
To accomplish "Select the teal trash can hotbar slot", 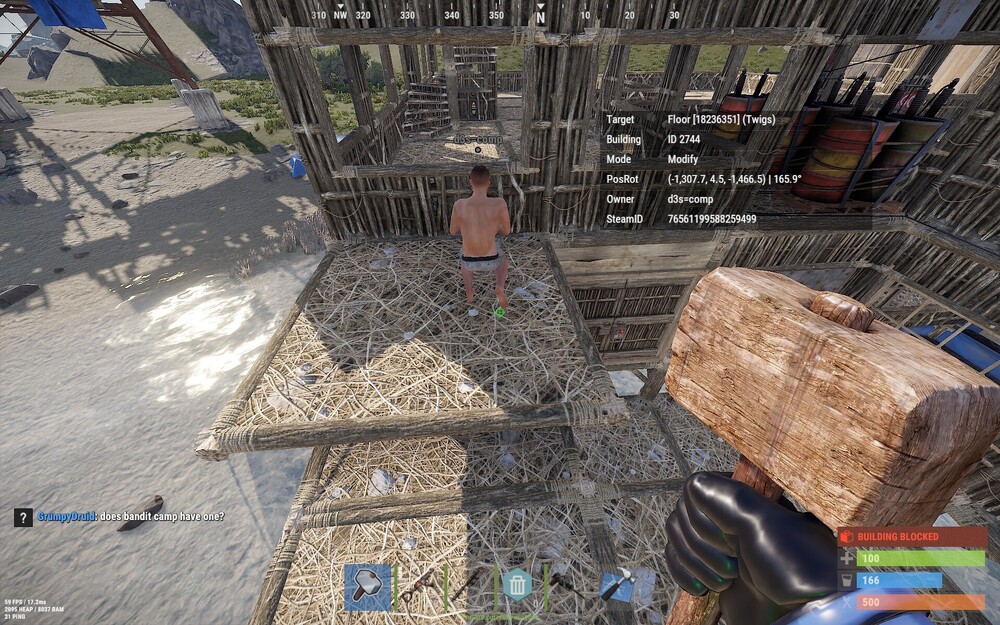I will pyautogui.click(x=517, y=584).
